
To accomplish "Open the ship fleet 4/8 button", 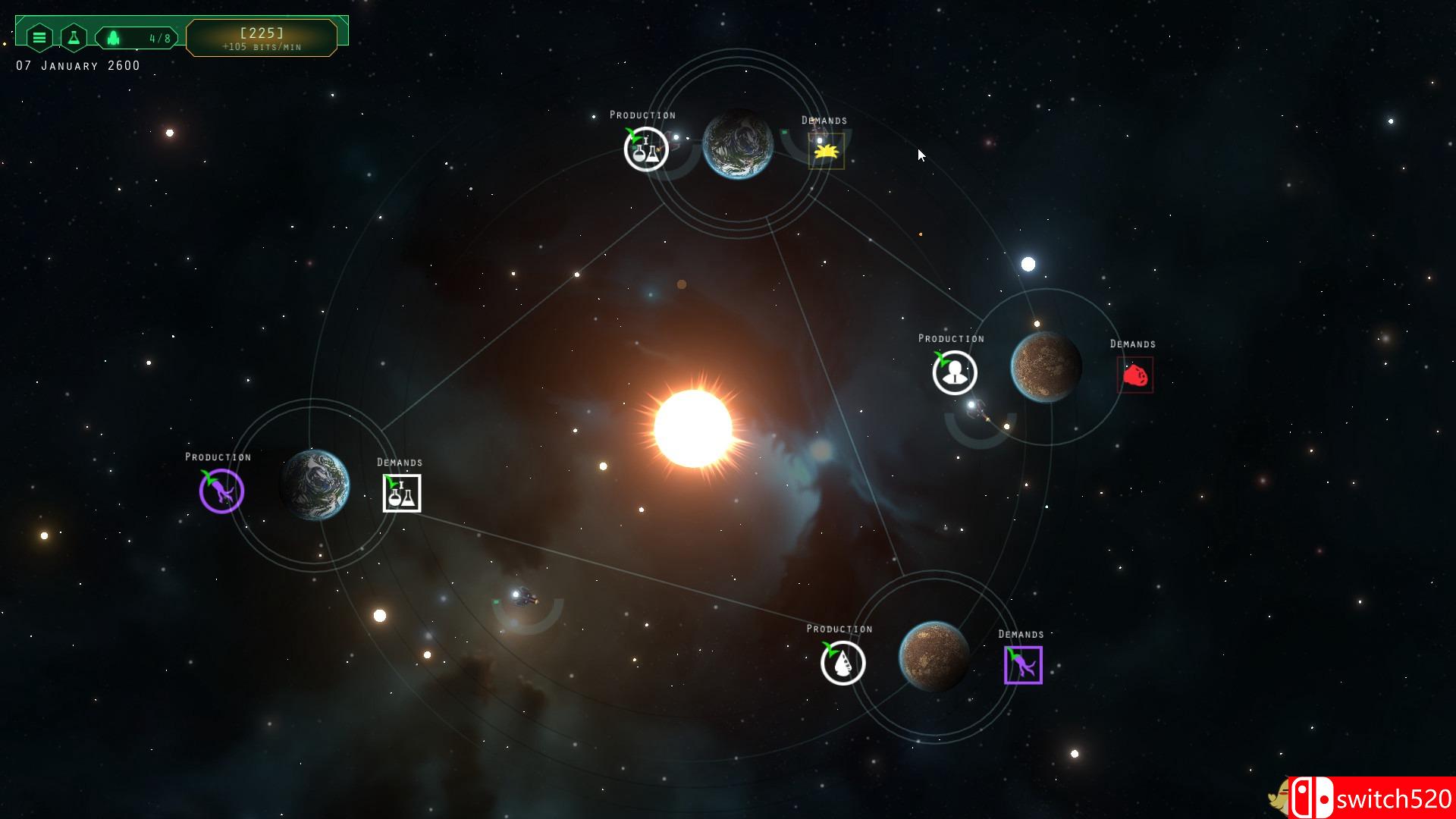I will coord(137,38).
